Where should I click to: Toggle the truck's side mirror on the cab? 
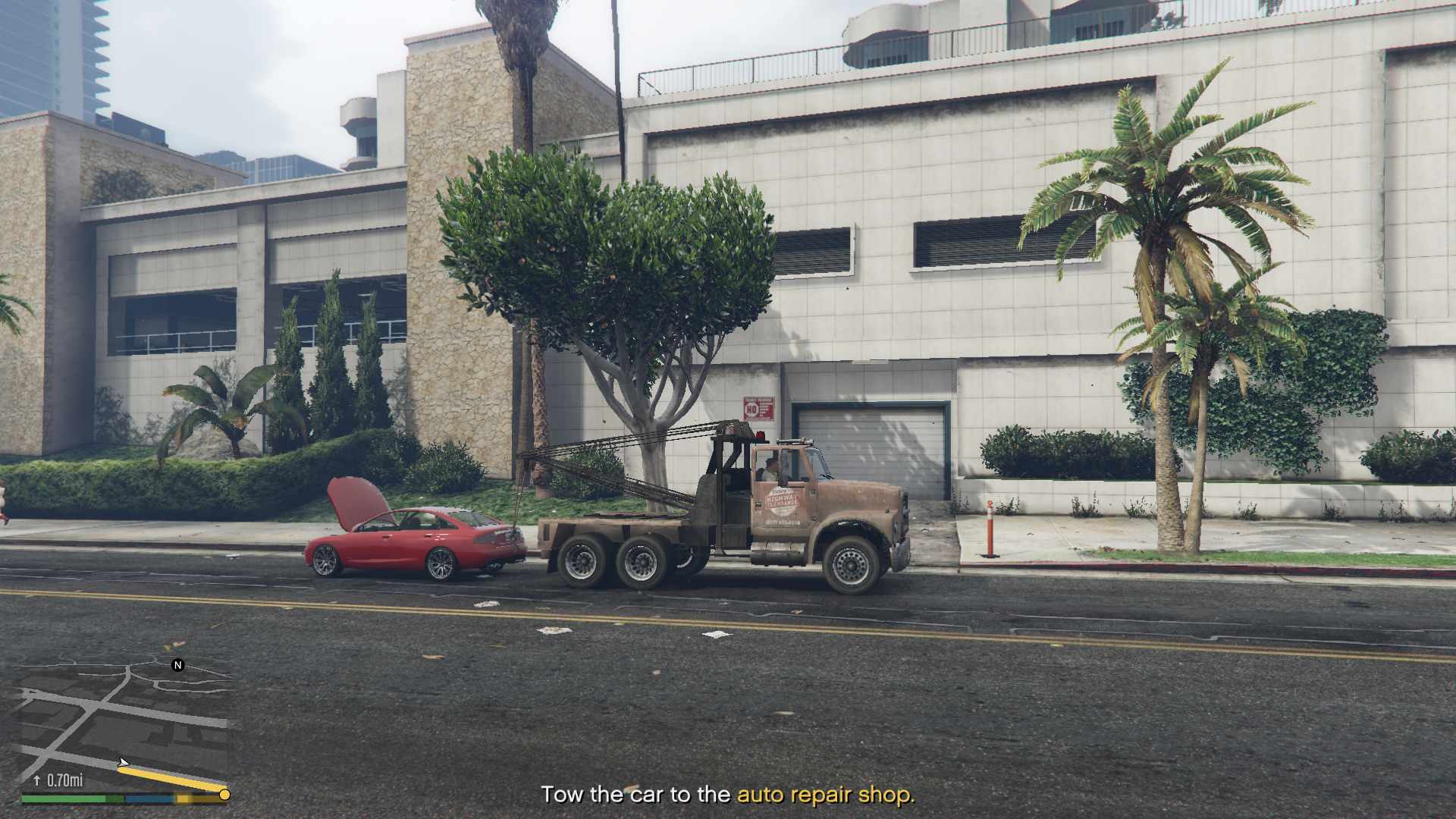pyautogui.click(x=784, y=466)
